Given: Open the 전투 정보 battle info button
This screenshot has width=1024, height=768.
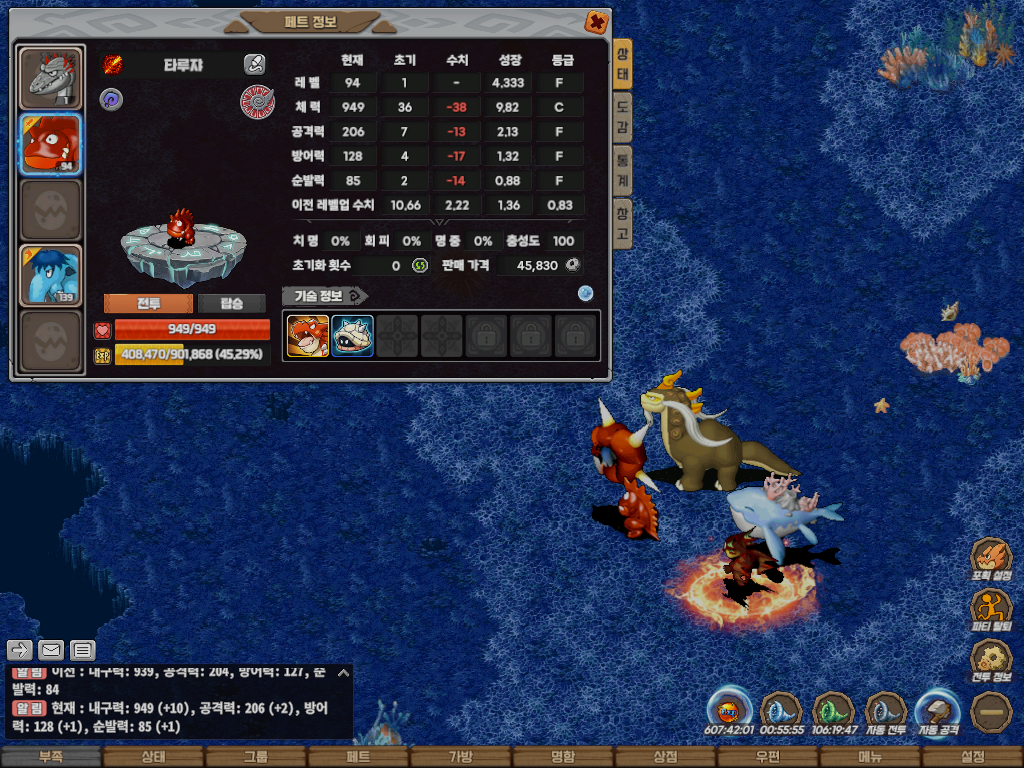Looking at the screenshot, I should pyautogui.click(x=992, y=661).
